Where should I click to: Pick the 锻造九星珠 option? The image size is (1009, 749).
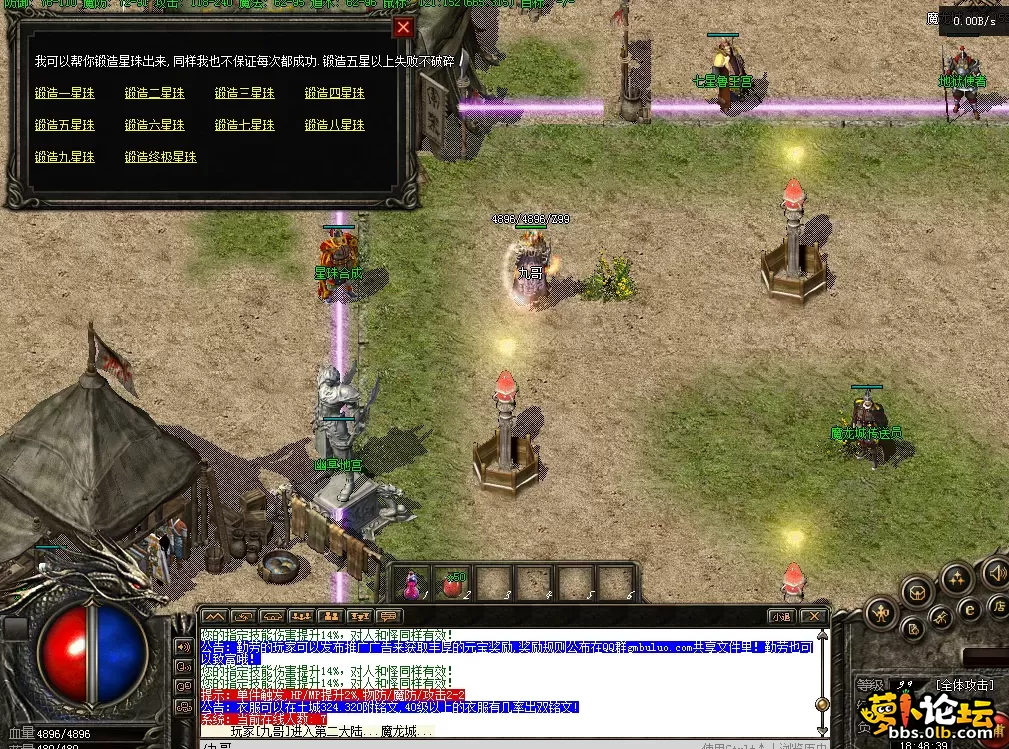pos(65,158)
